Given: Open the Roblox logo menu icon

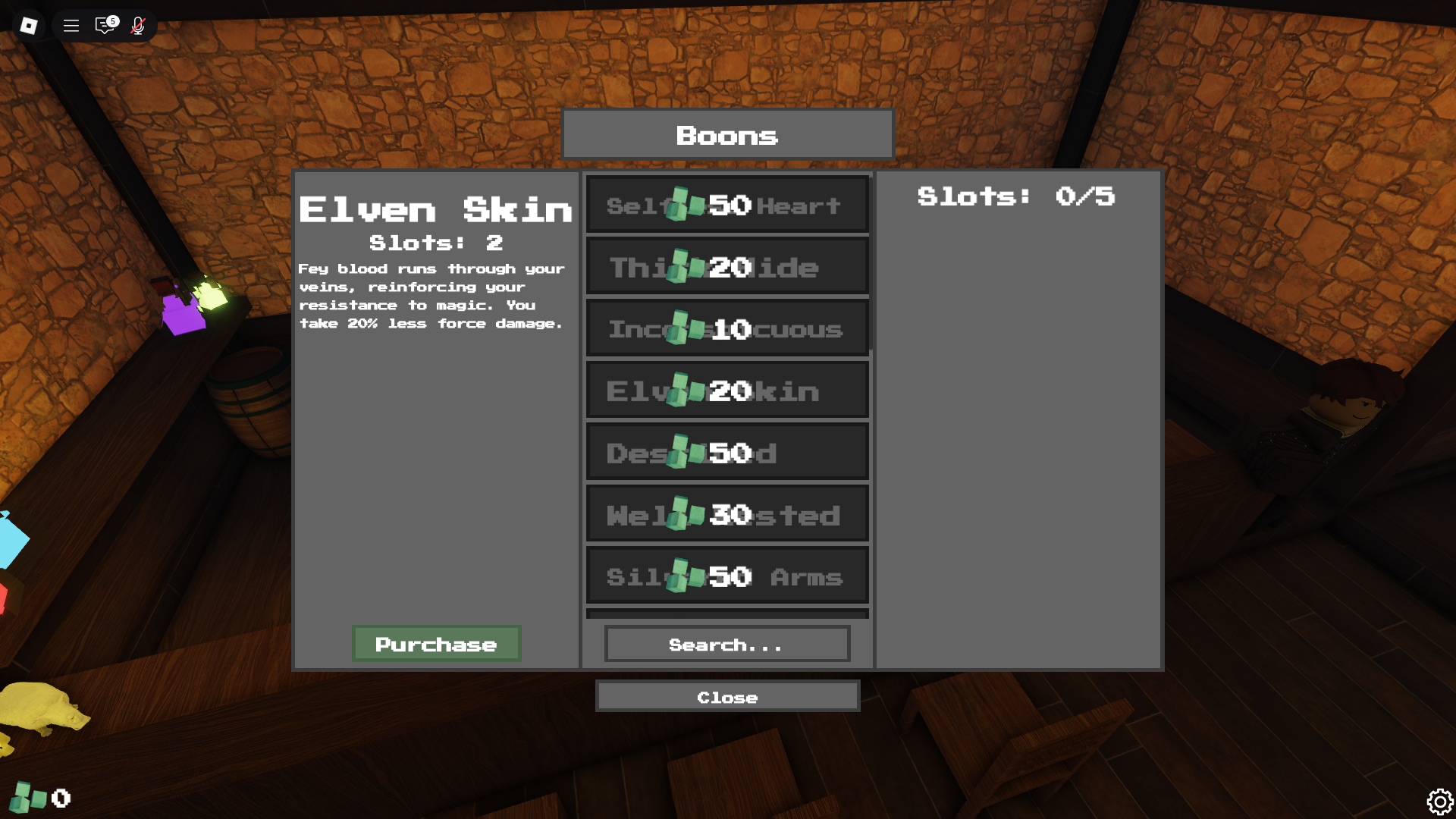Looking at the screenshot, I should pyautogui.click(x=28, y=25).
